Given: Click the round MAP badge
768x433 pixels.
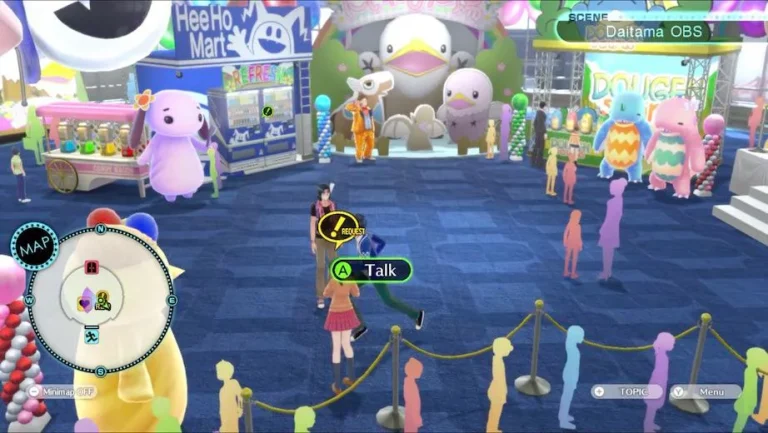Looking at the screenshot, I should (x=34, y=246).
